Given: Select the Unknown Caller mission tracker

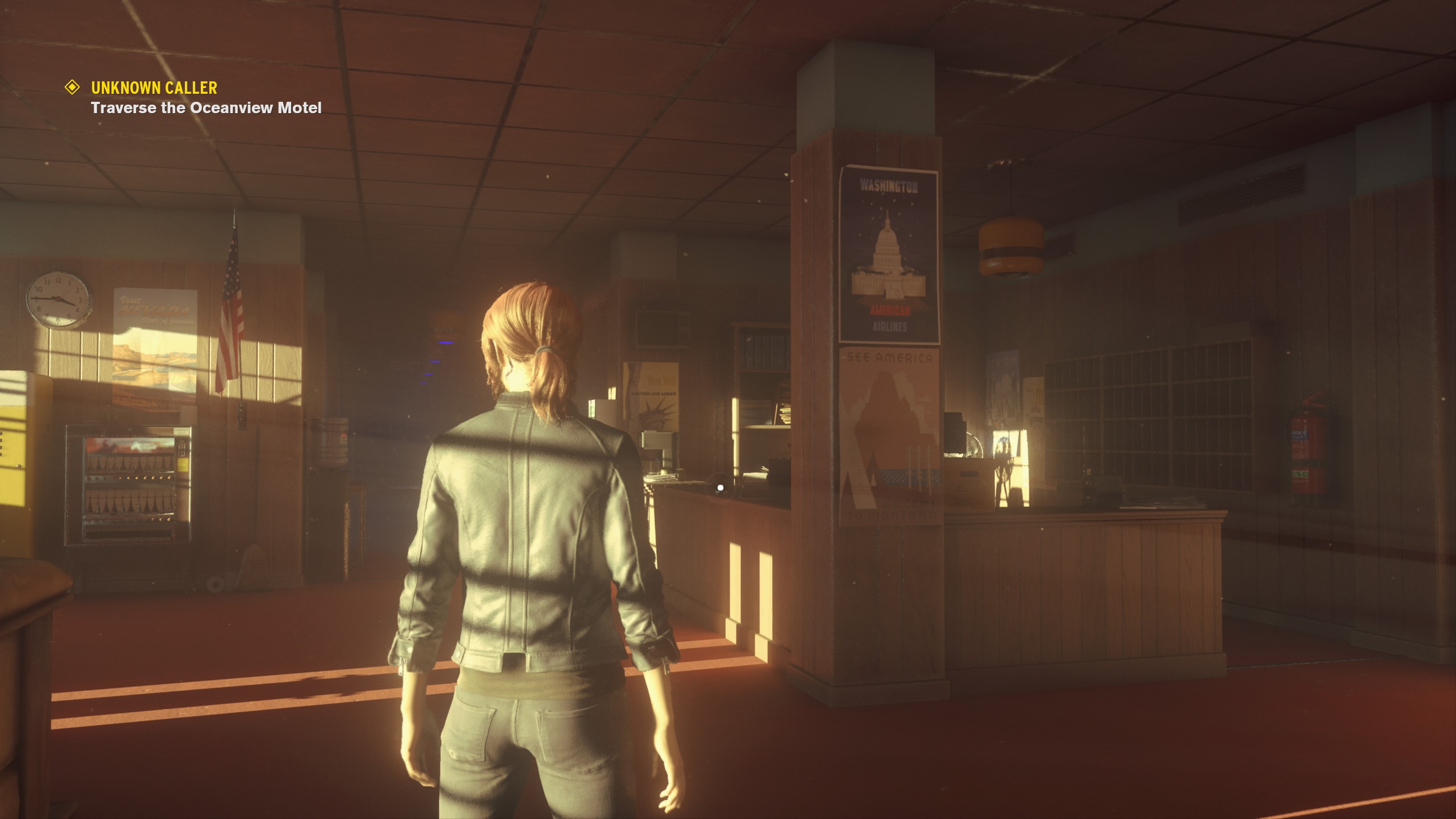Looking at the screenshot, I should 154,88.
